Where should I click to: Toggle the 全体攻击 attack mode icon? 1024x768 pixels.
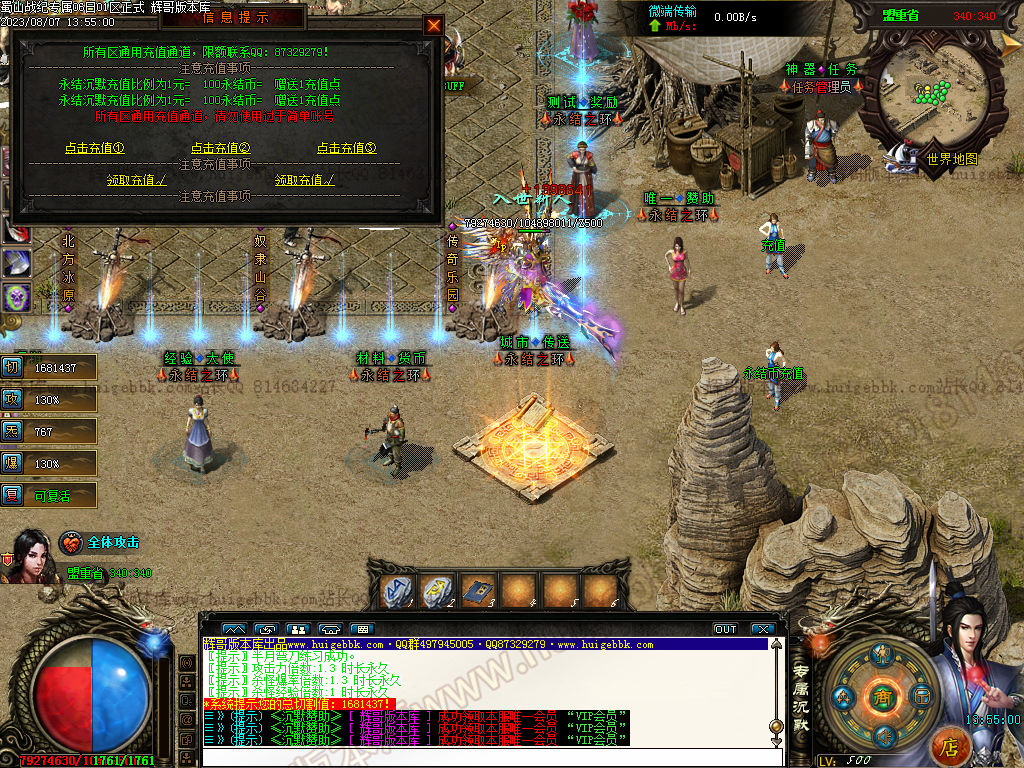click(x=71, y=543)
